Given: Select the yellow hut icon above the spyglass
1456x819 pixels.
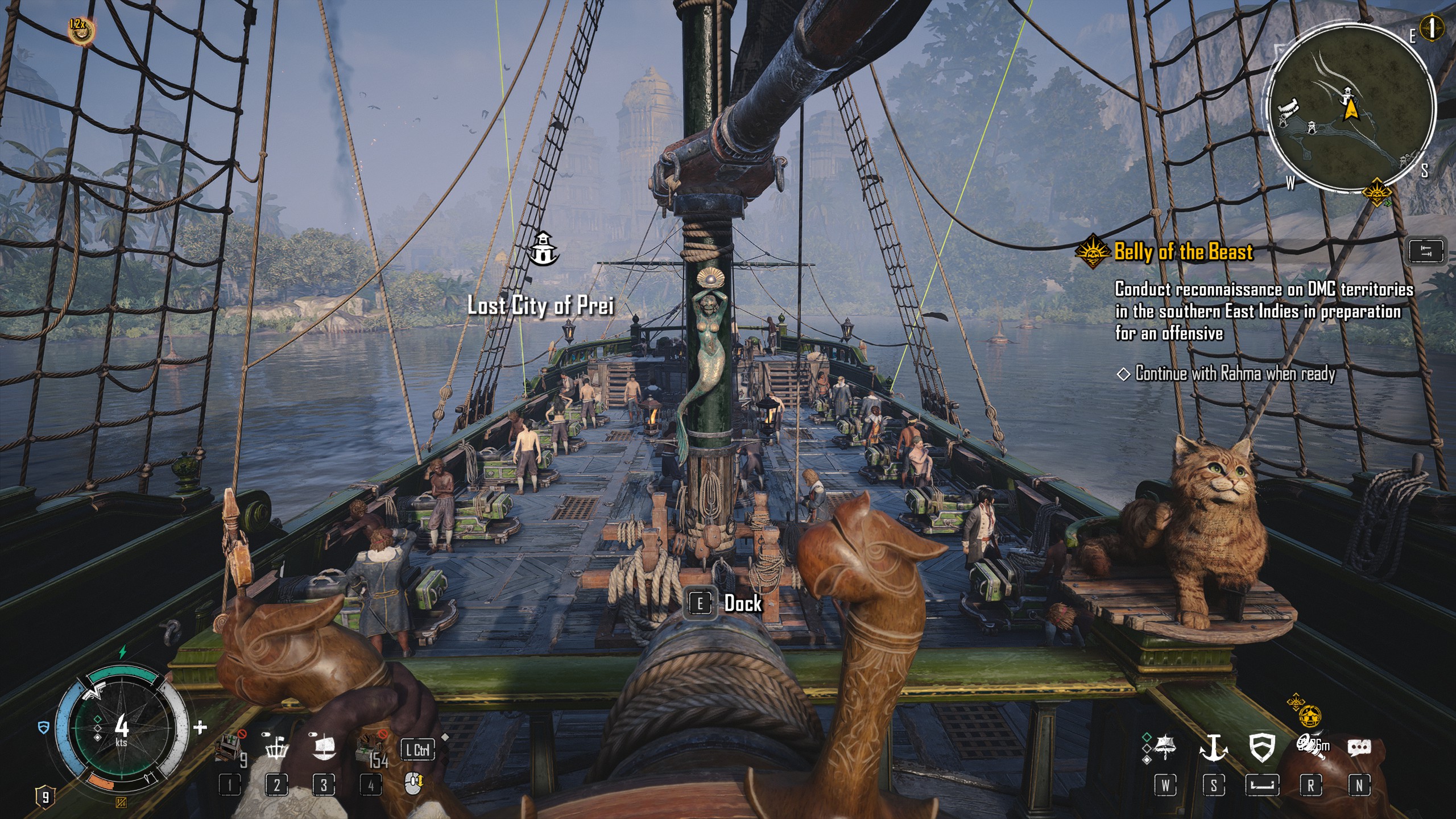Looking at the screenshot, I should 1309,715.
